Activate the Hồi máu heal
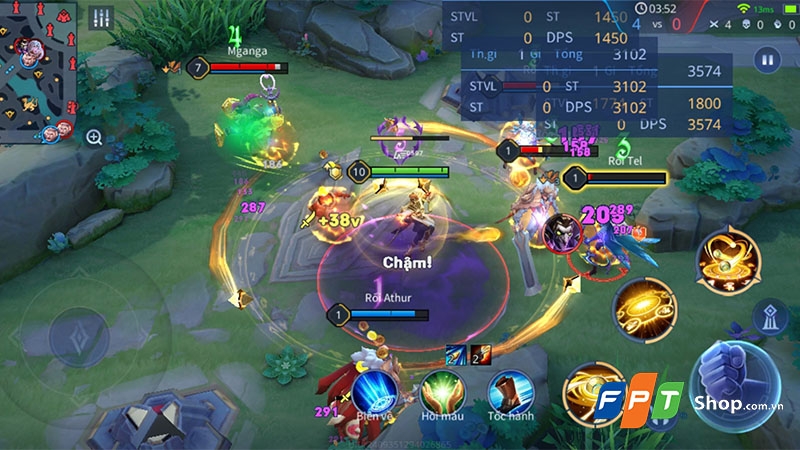The image size is (800, 450). (440, 392)
